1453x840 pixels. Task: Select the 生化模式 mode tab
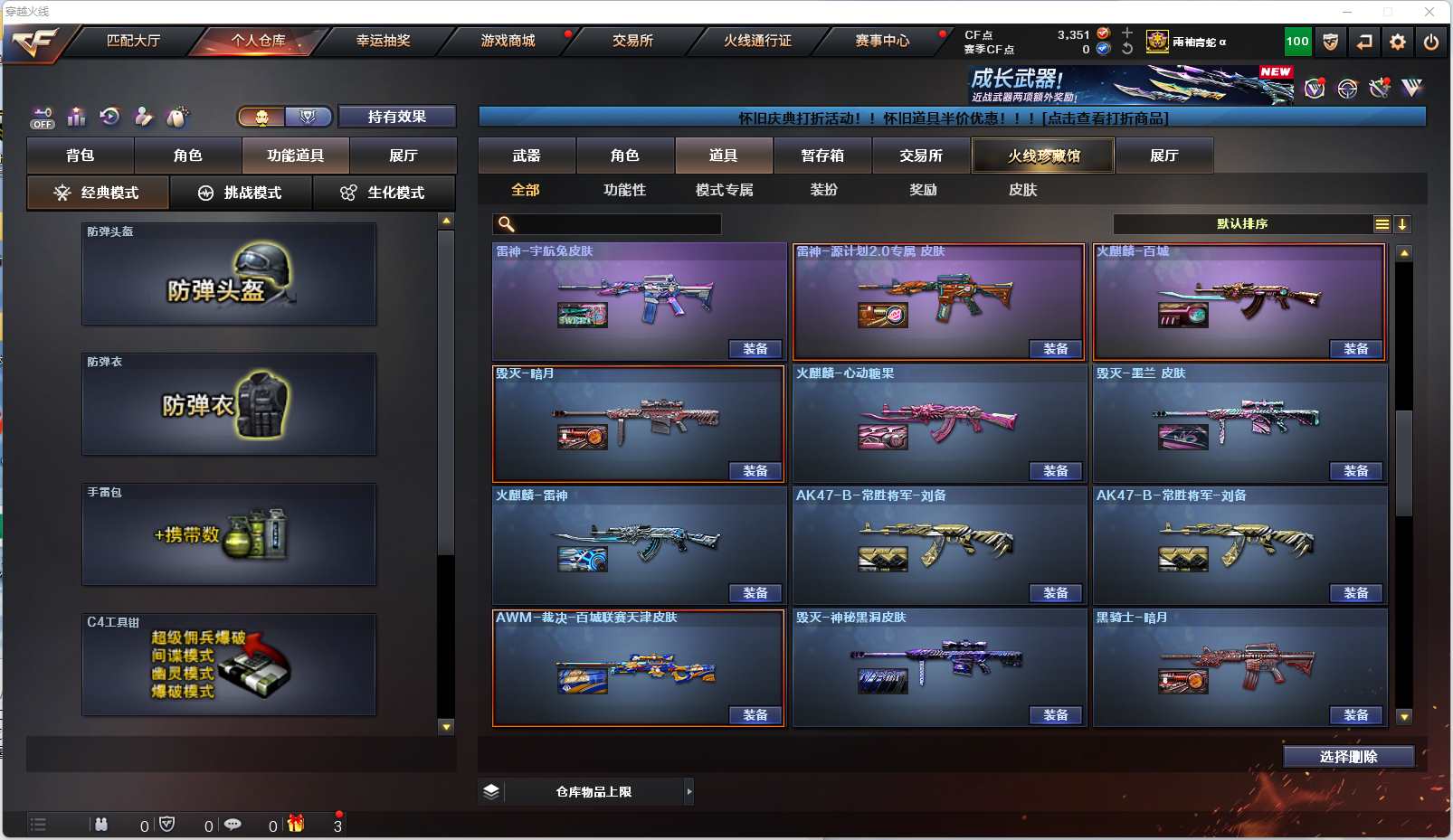pos(385,193)
